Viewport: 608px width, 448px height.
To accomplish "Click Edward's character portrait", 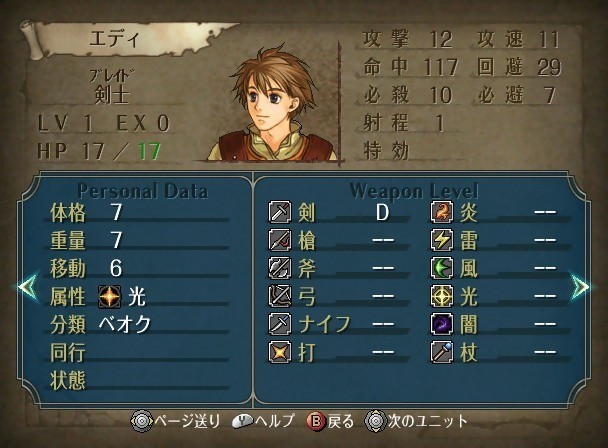I will (271, 103).
